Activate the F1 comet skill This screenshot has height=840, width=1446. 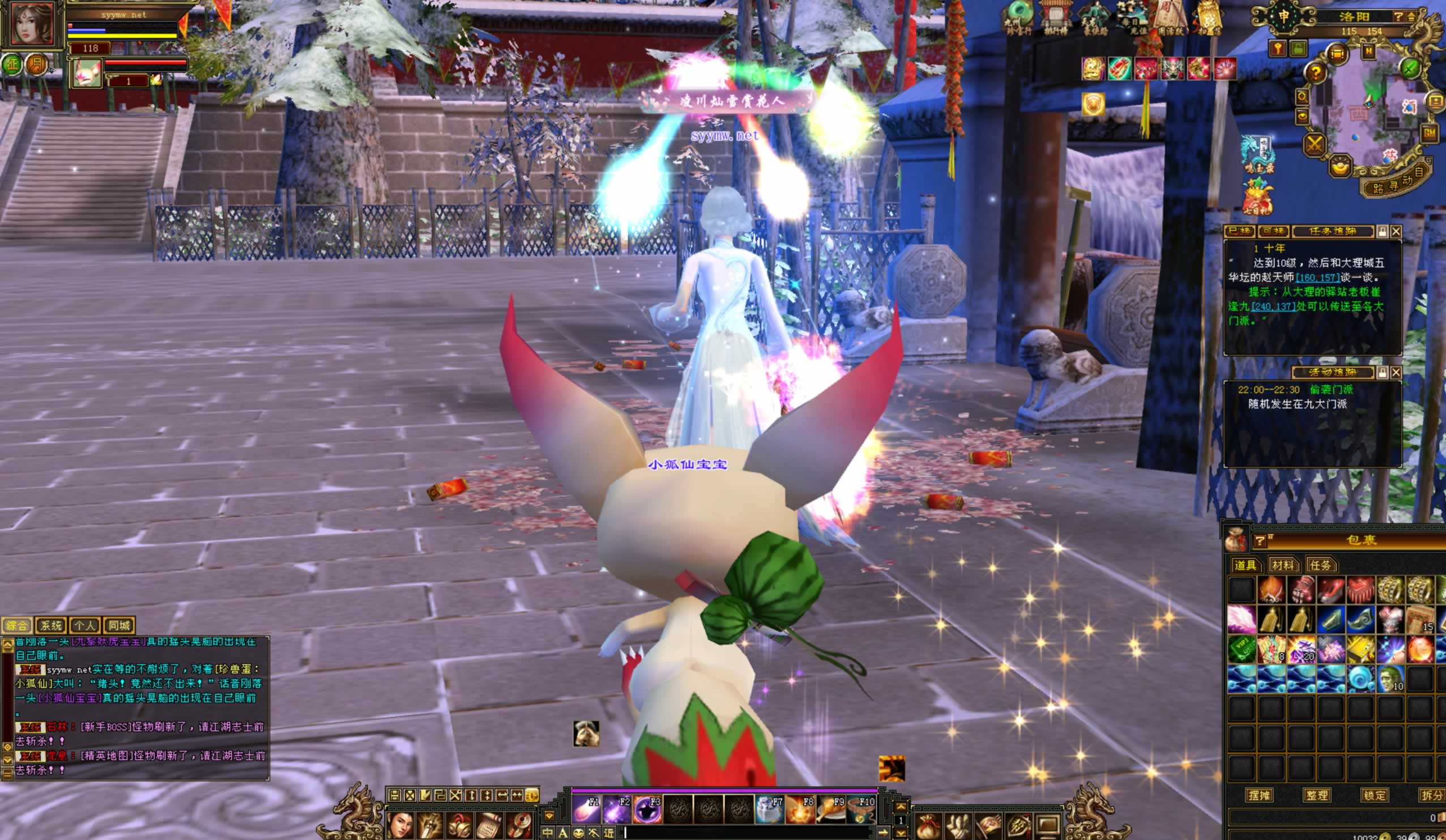[x=586, y=809]
